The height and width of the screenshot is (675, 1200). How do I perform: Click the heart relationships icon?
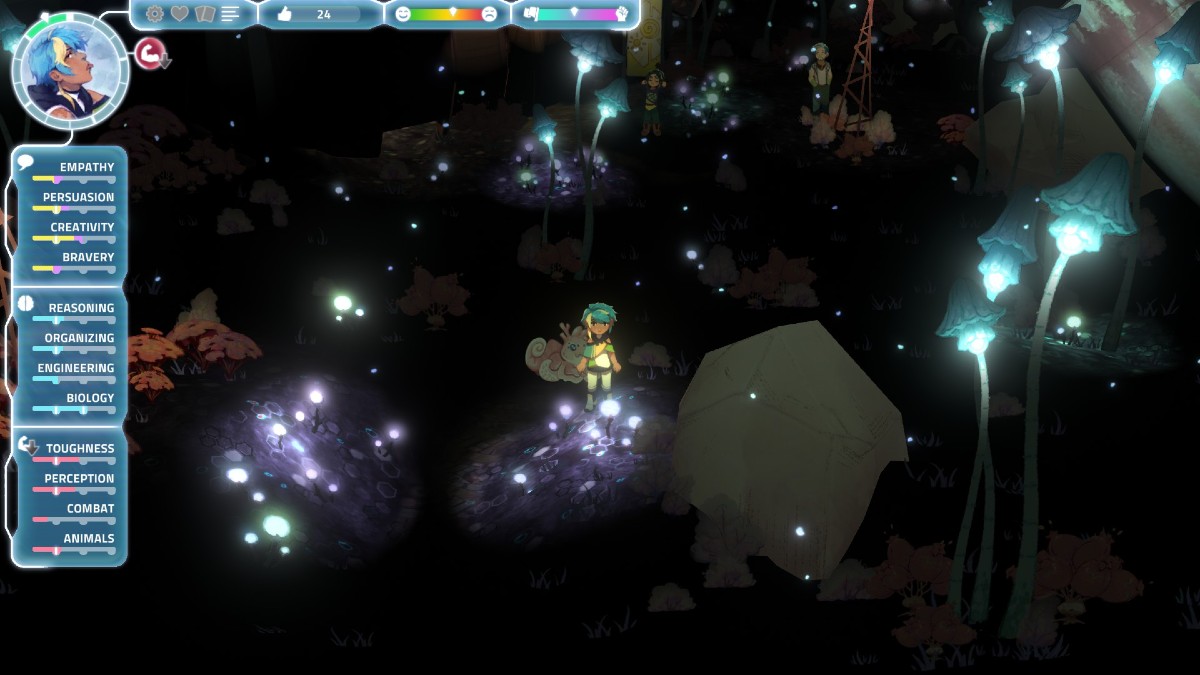tap(180, 14)
